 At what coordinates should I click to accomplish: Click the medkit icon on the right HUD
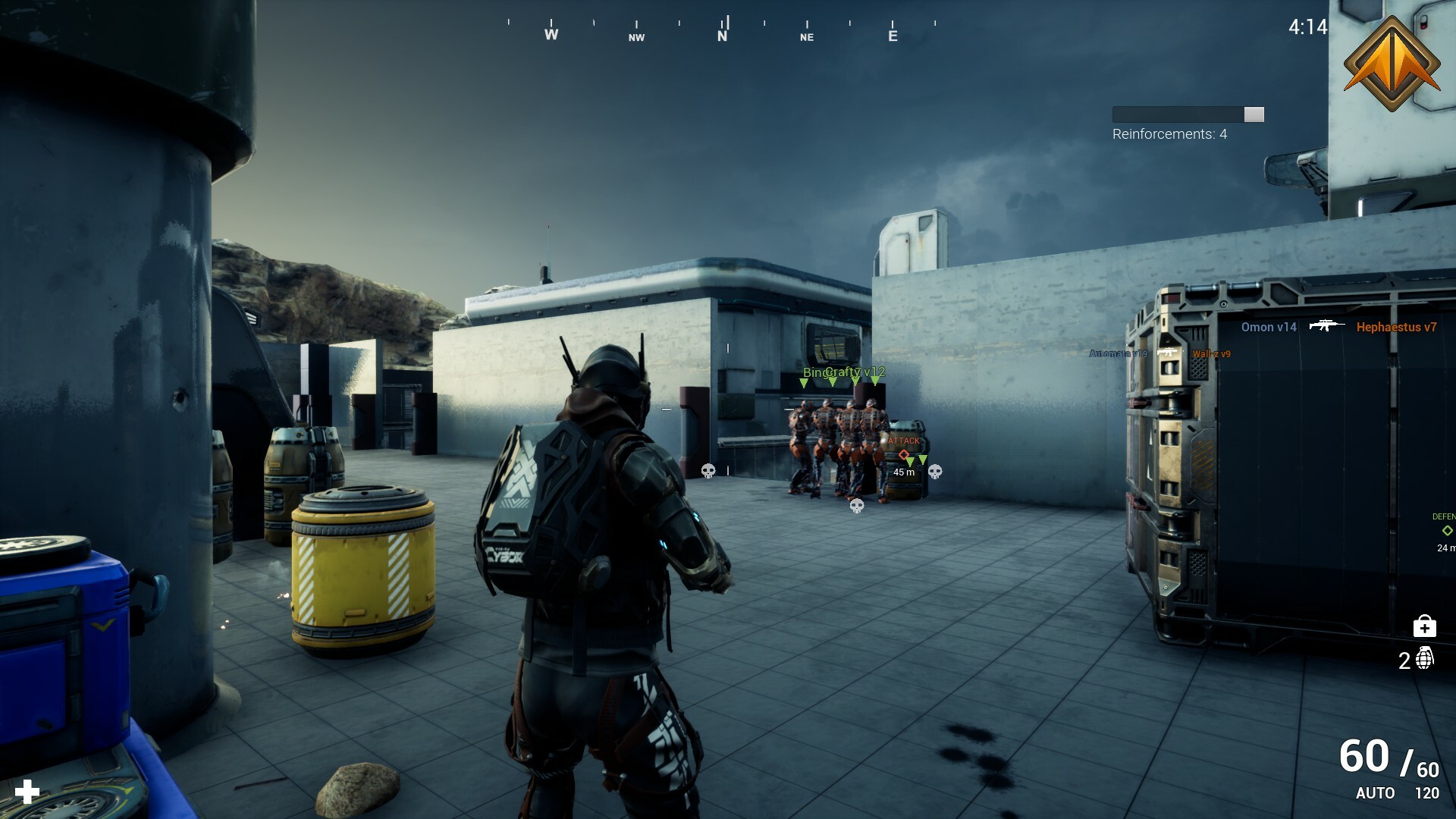1425,626
